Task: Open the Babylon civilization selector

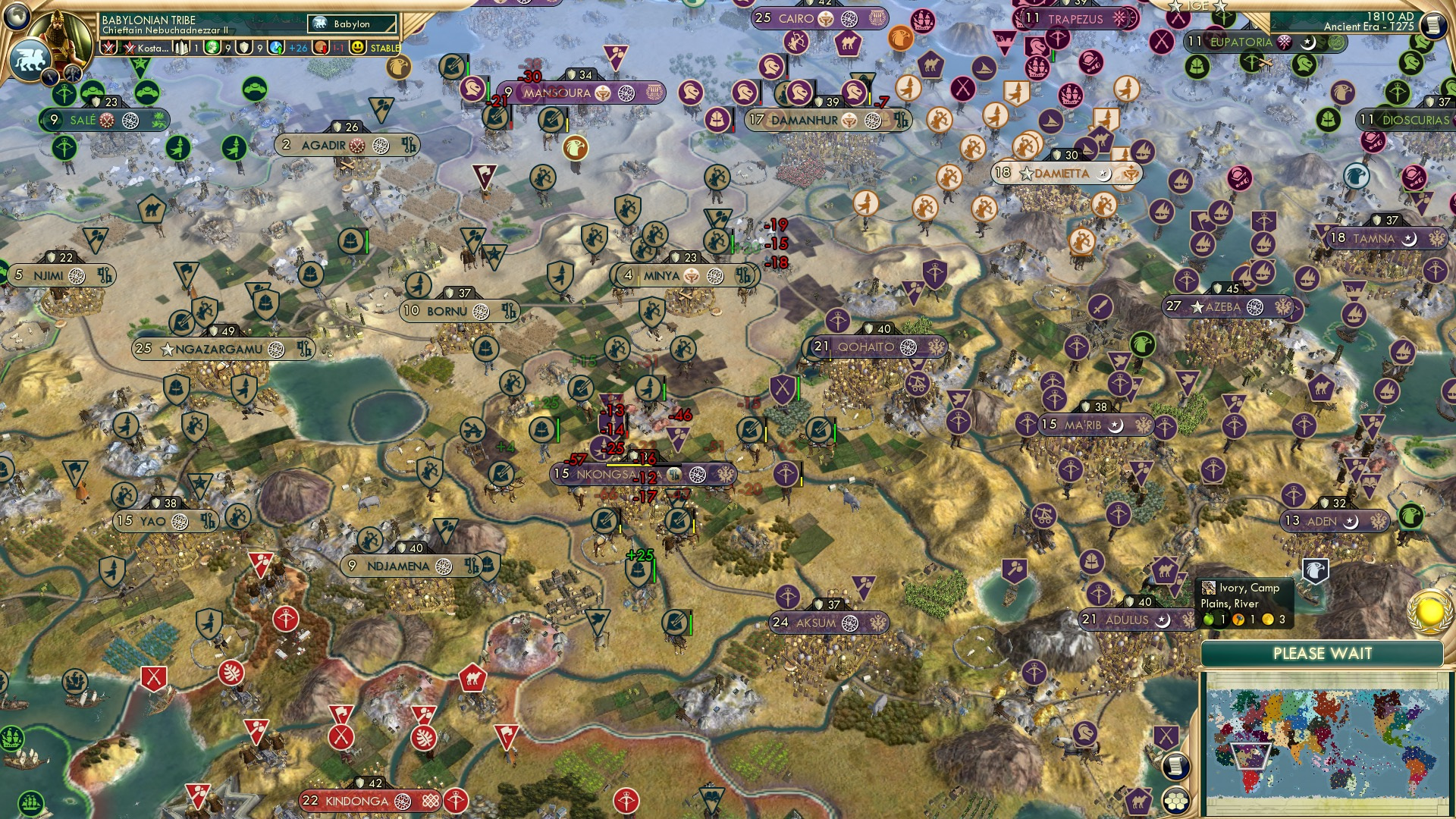Action: [x=352, y=24]
